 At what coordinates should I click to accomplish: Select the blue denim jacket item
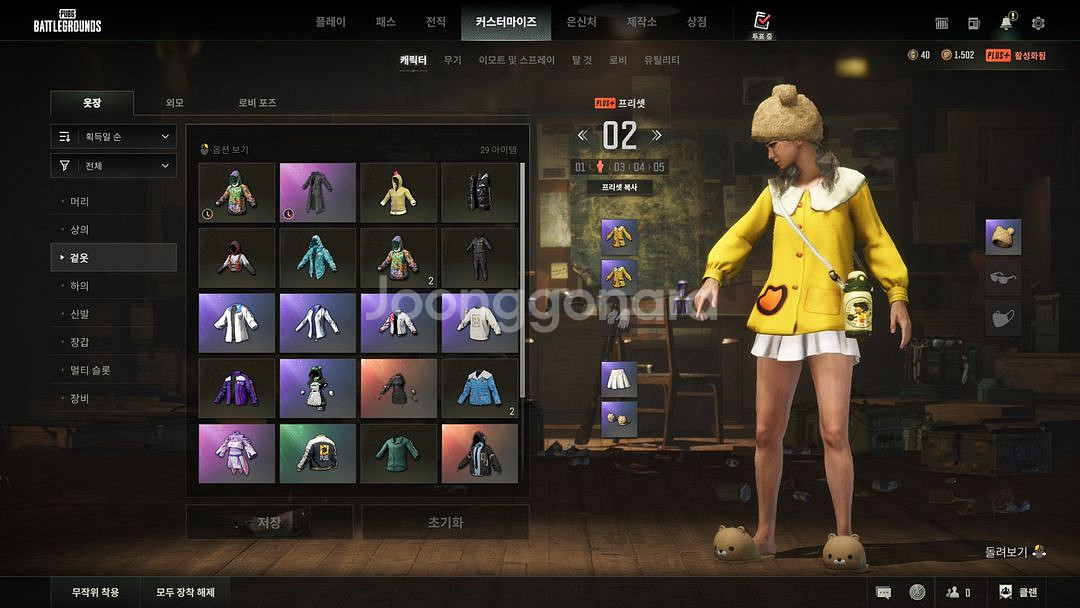480,388
